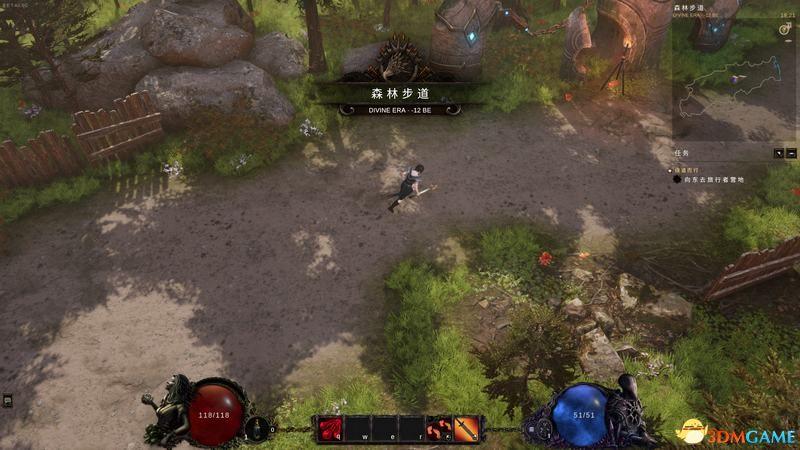The image size is (800, 450).
Task: Collapse the quest tracker with the minus button
Action: tap(792, 153)
